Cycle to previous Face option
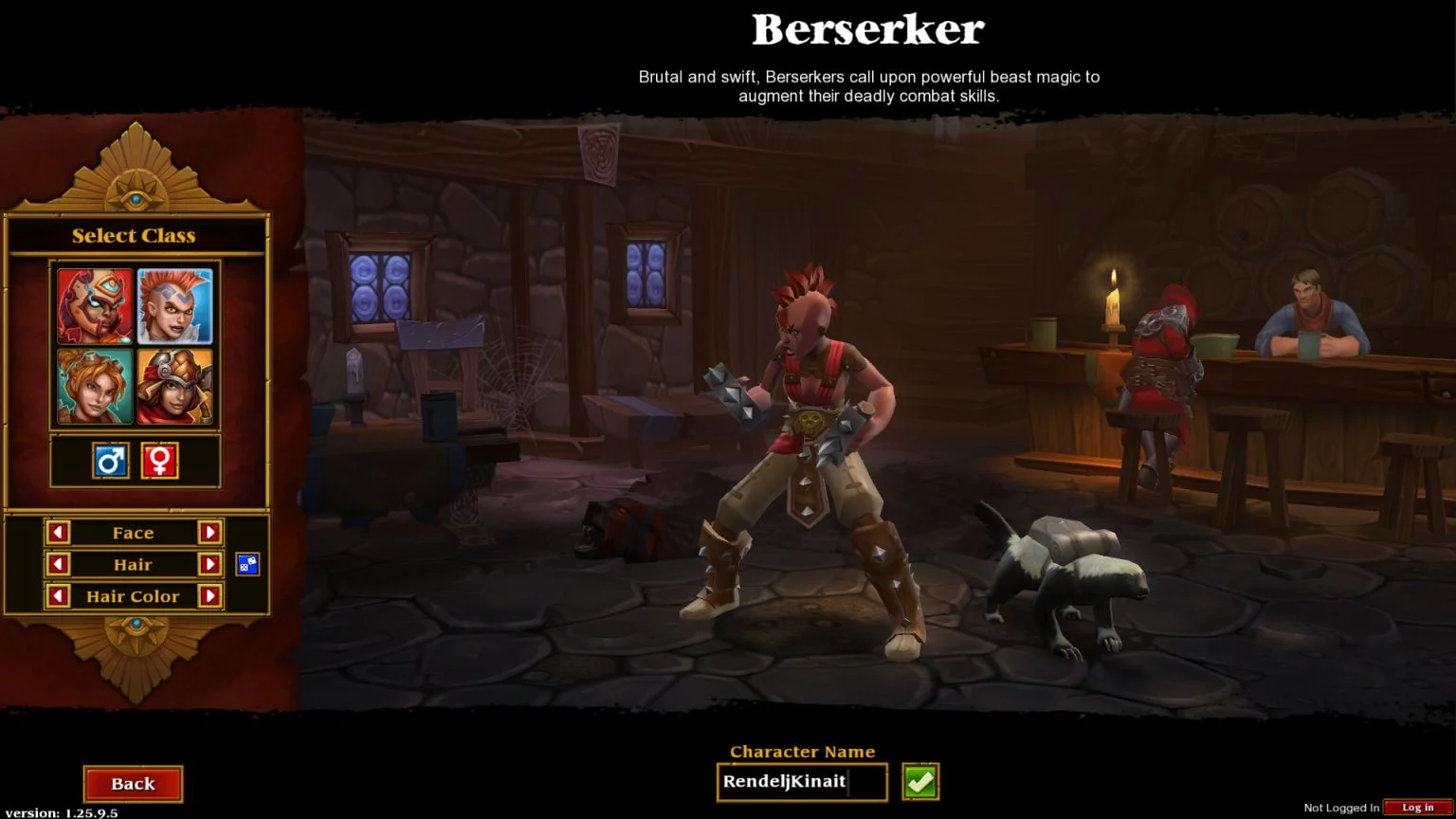The image size is (1456, 819). 58,533
